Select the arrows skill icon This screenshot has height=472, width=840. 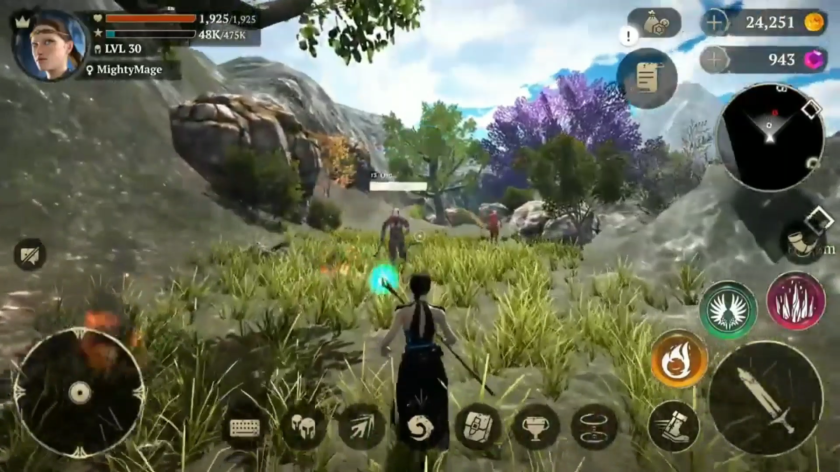[x=361, y=427]
